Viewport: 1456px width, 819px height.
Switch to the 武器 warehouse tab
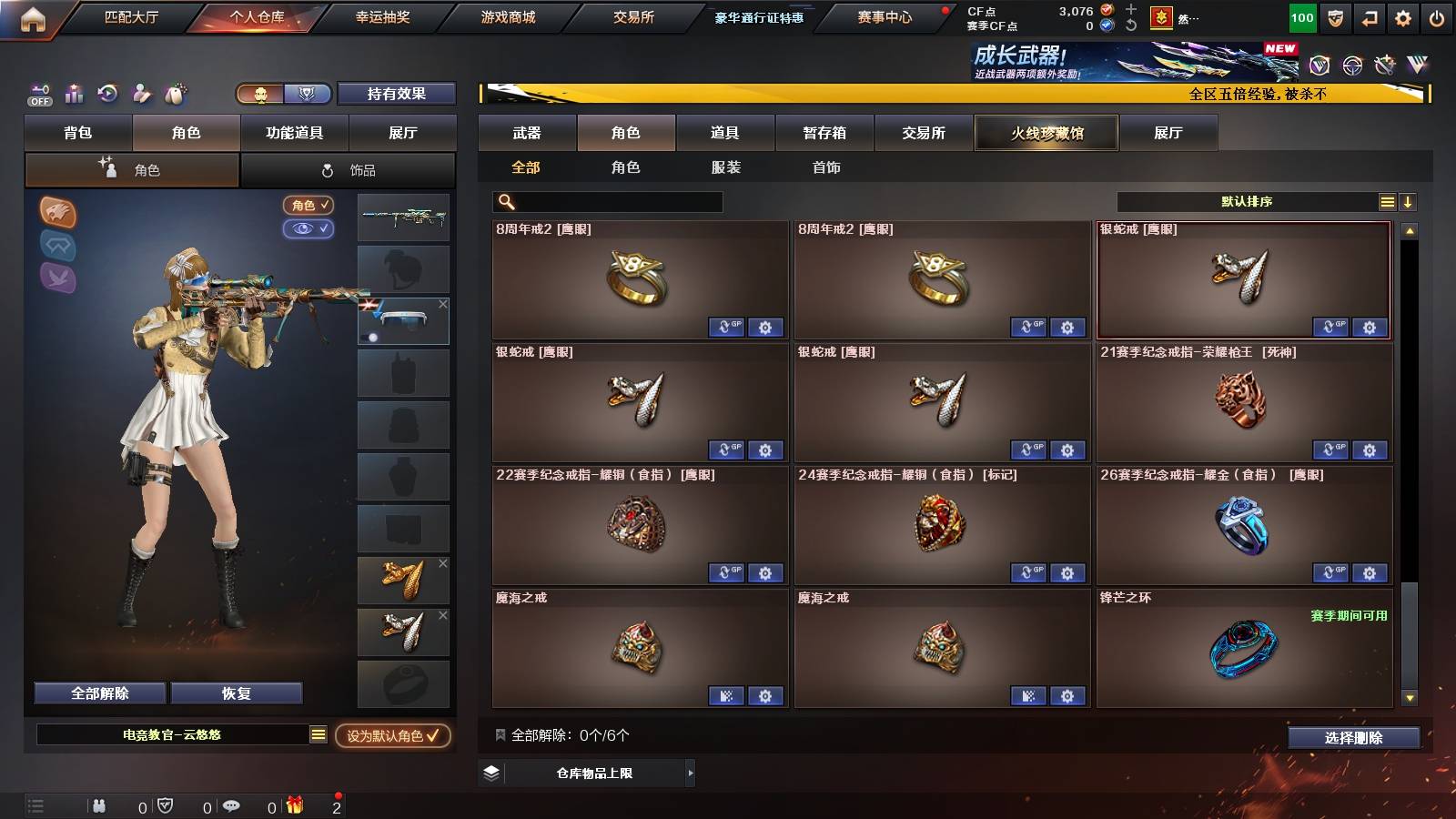pos(528,133)
